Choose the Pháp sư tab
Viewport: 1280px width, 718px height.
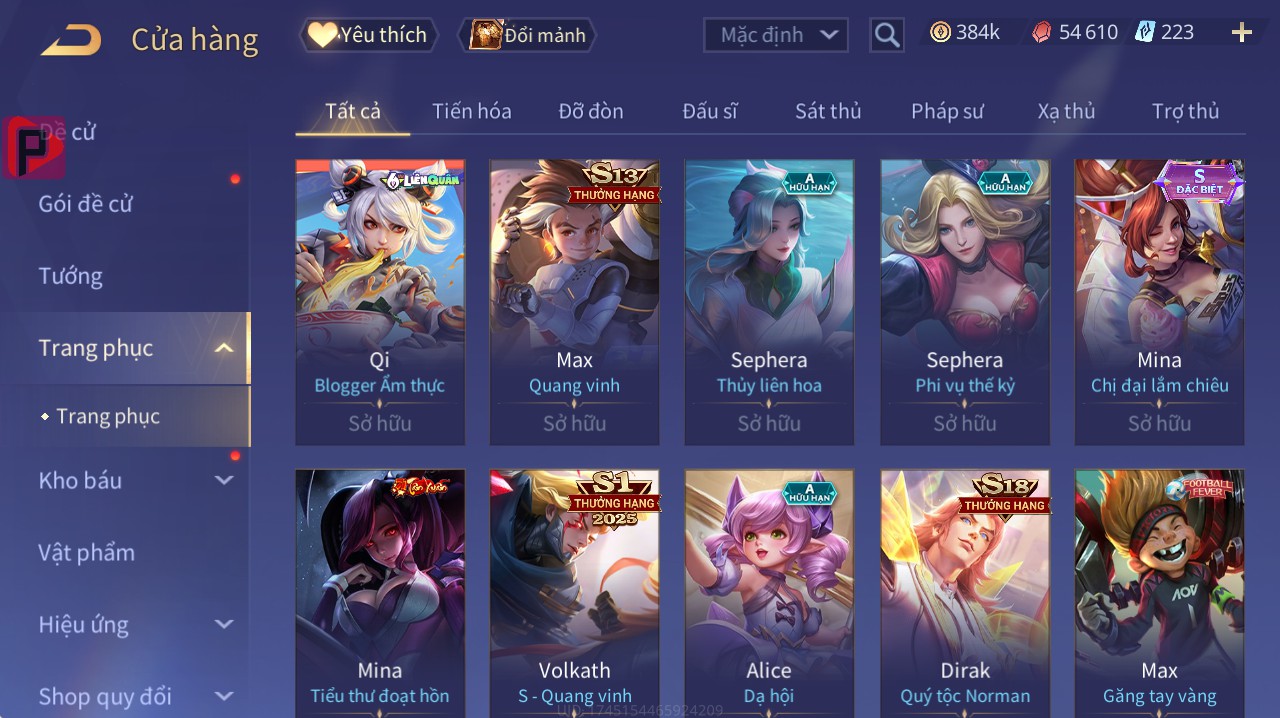(x=947, y=111)
